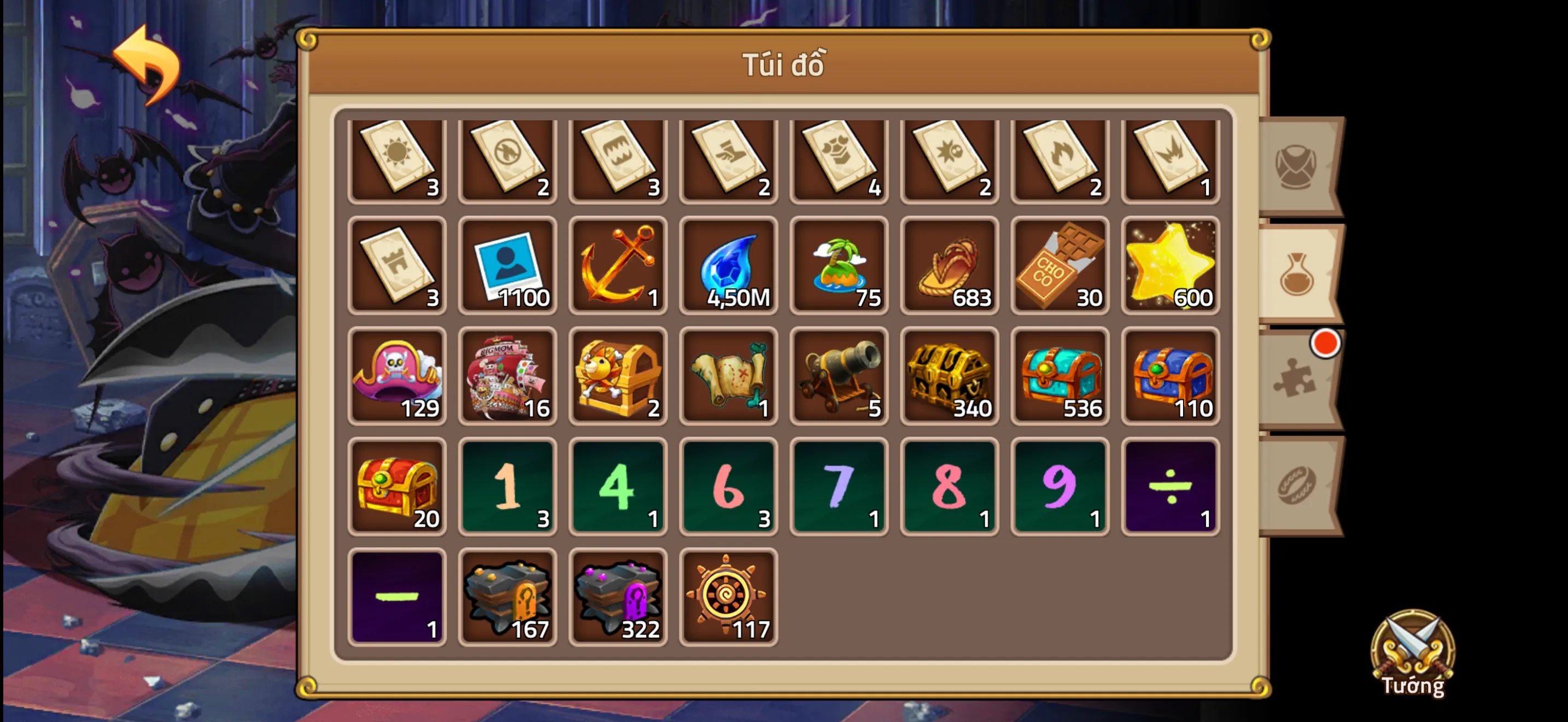
Task: Select the avatar photo item with 1100
Action: point(507,266)
